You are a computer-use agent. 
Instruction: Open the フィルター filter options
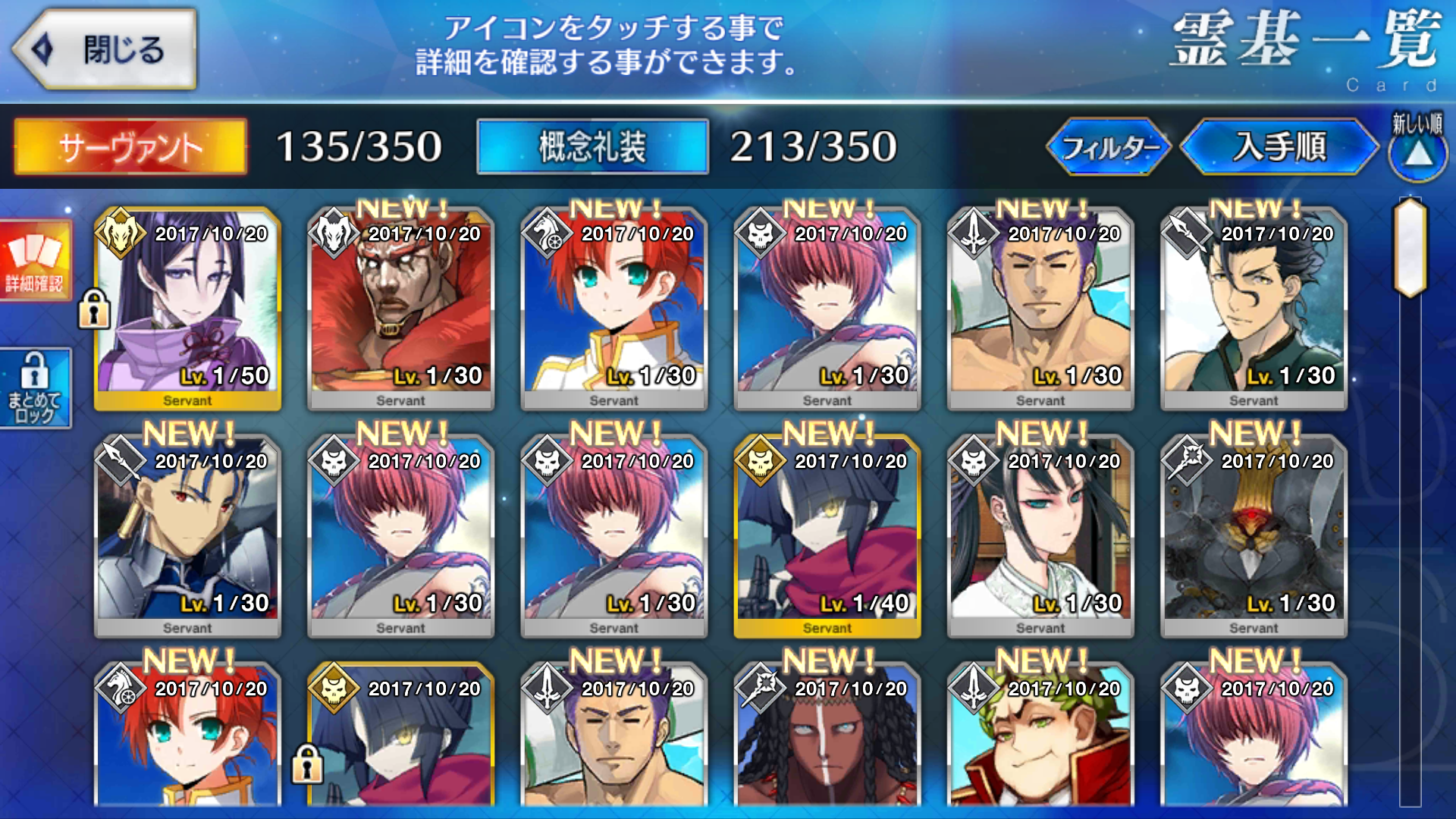(x=1108, y=146)
